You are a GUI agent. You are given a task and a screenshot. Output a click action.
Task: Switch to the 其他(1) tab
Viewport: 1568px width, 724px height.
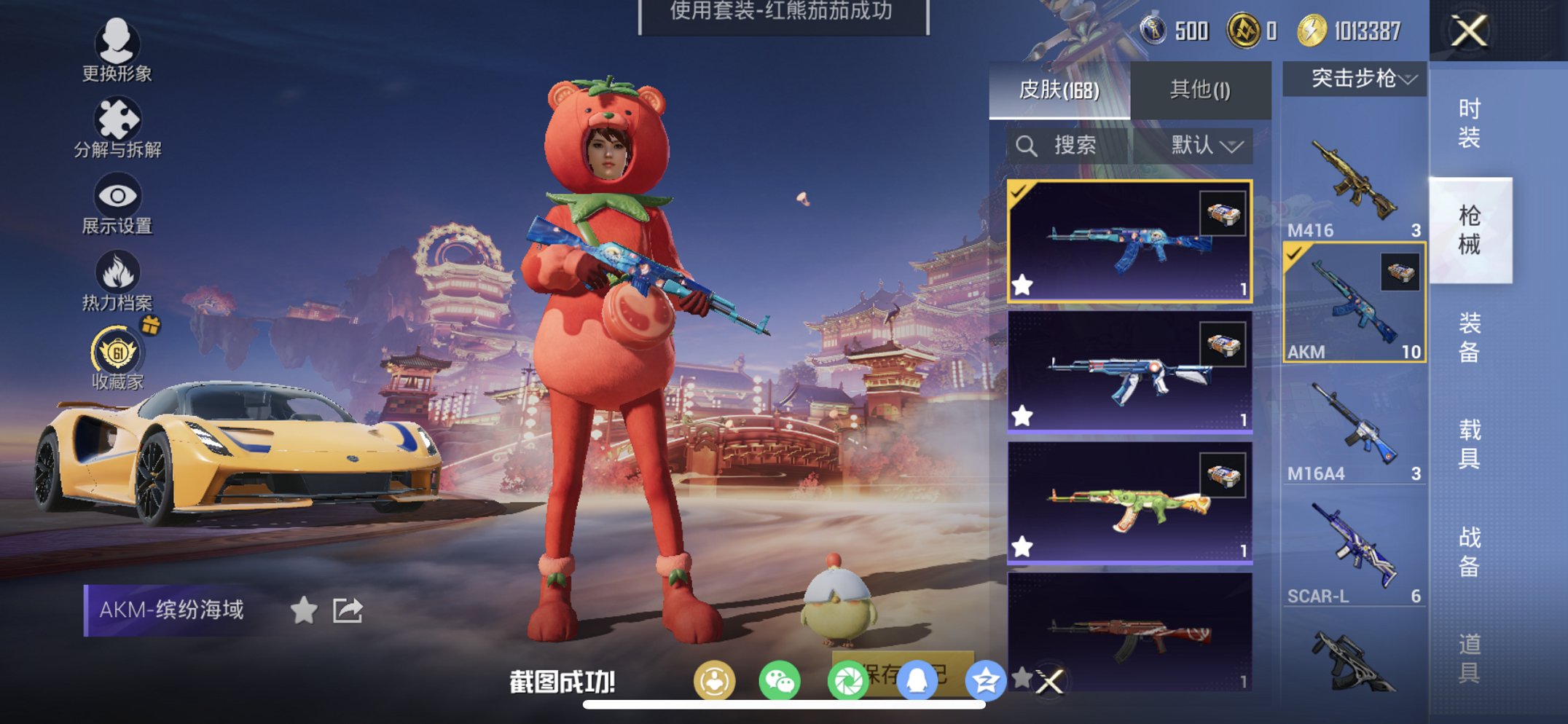pos(1199,89)
